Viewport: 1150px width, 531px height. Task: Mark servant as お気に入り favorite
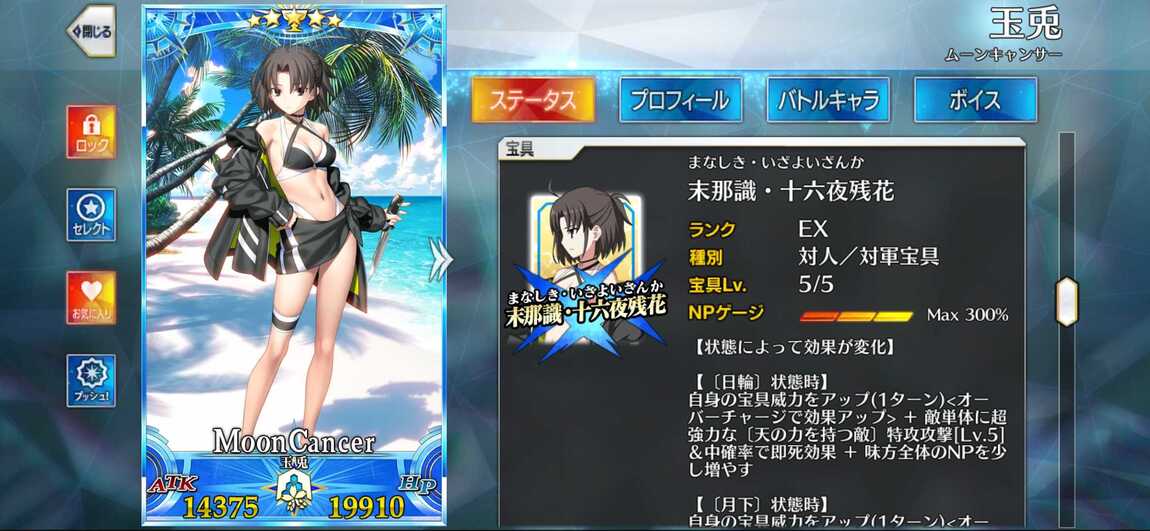[92, 297]
